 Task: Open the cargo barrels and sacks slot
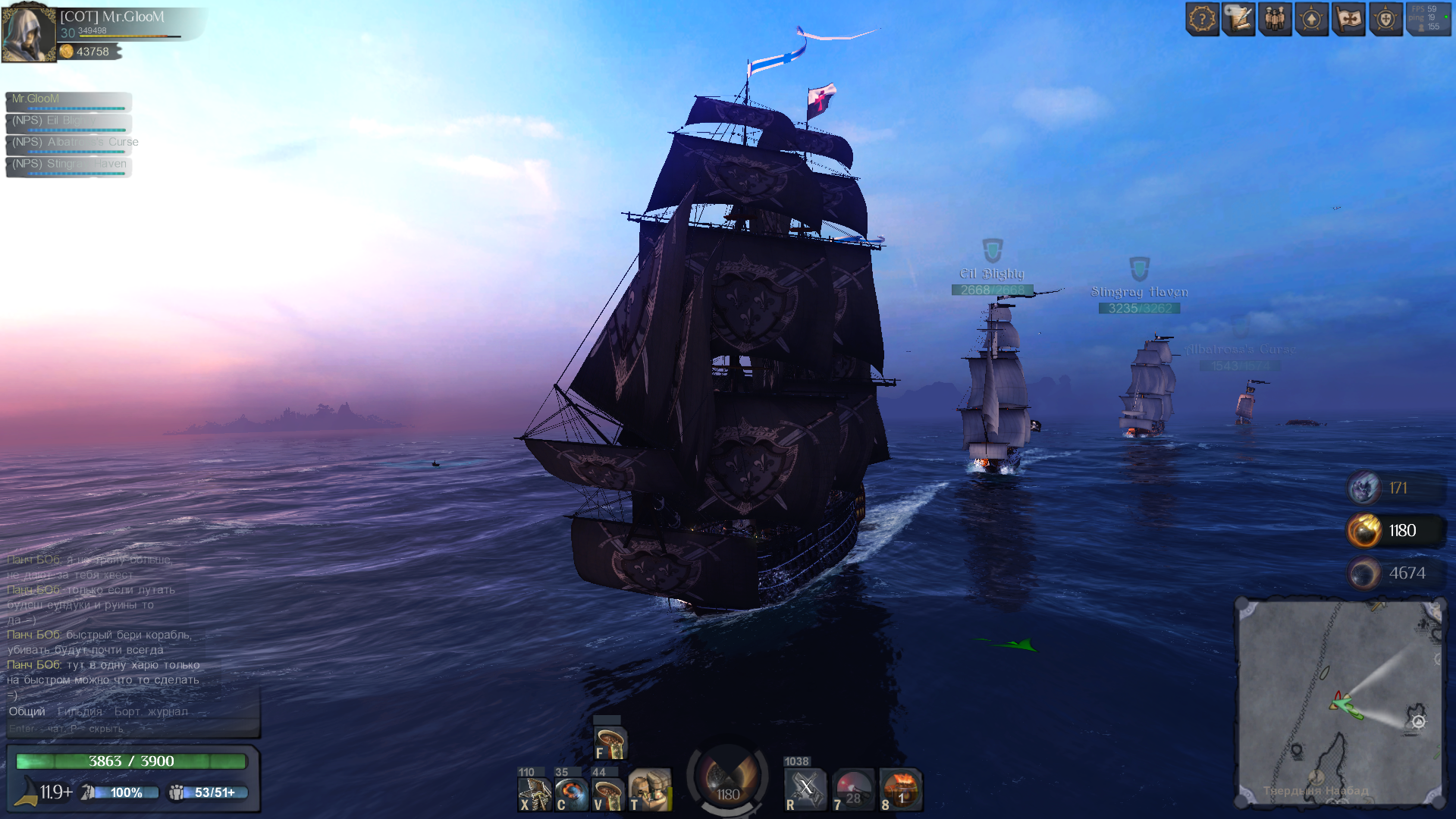[x=650, y=790]
